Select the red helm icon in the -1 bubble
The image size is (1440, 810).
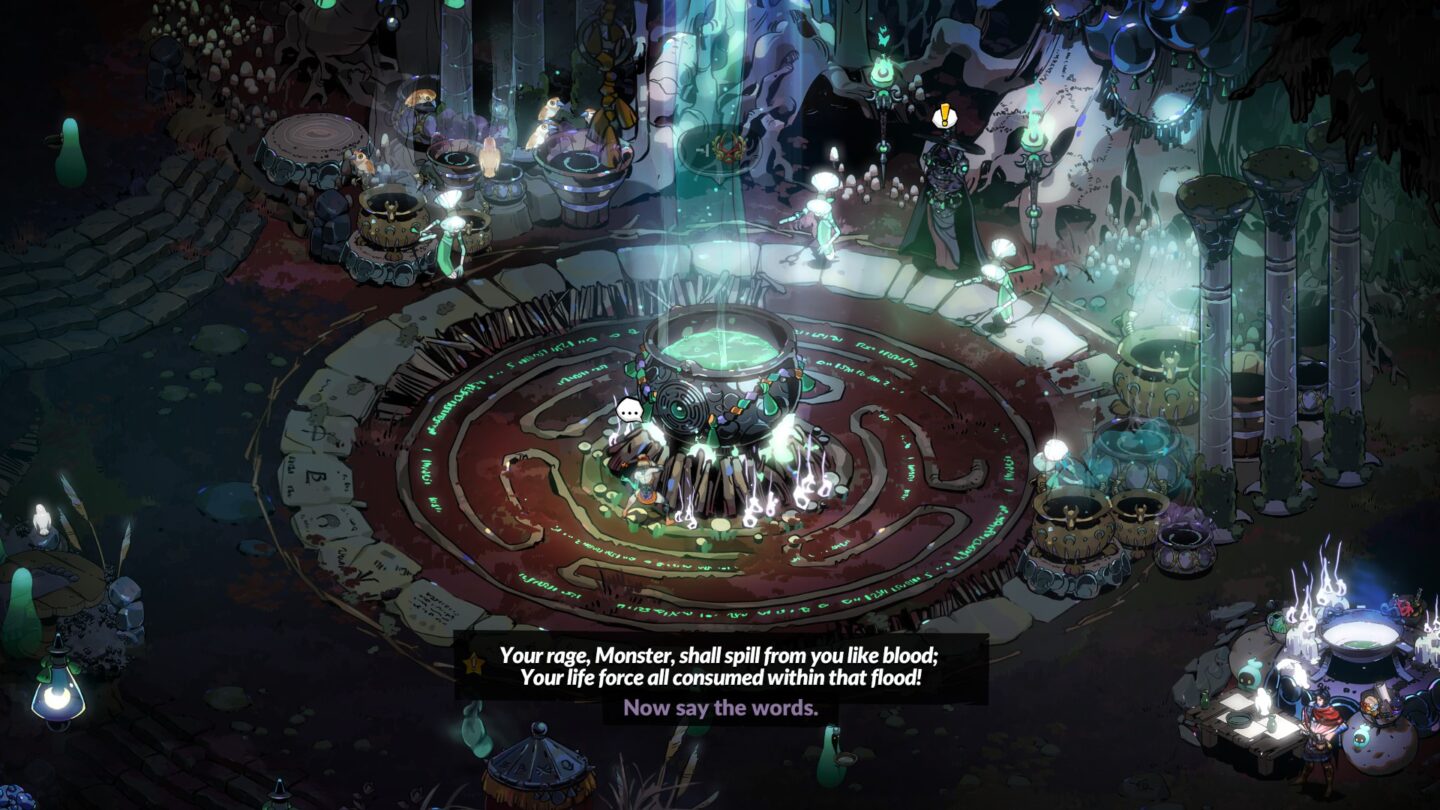tap(728, 148)
